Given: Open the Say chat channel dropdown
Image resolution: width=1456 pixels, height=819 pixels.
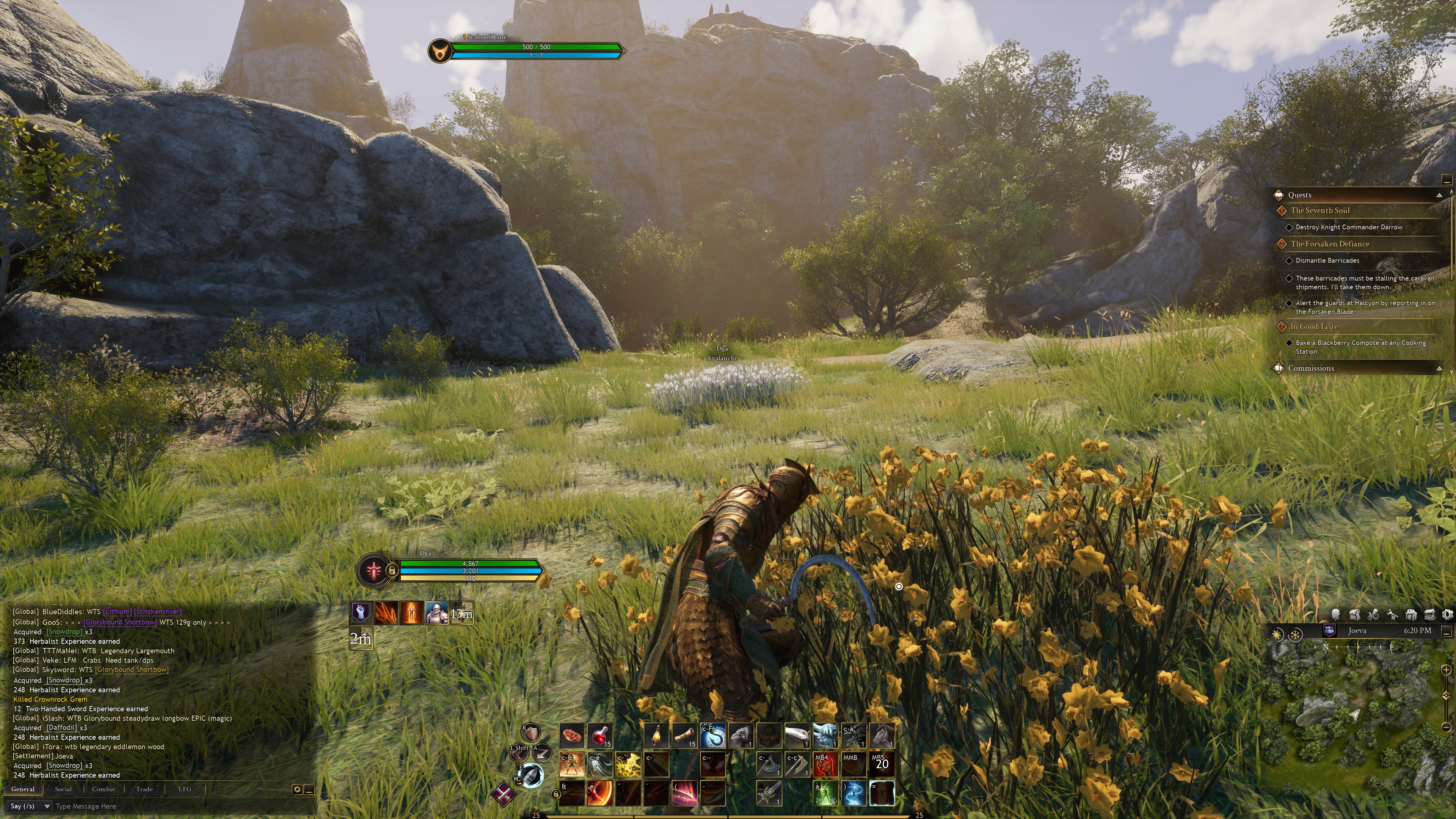Looking at the screenshot, I should tap(30, 806).
